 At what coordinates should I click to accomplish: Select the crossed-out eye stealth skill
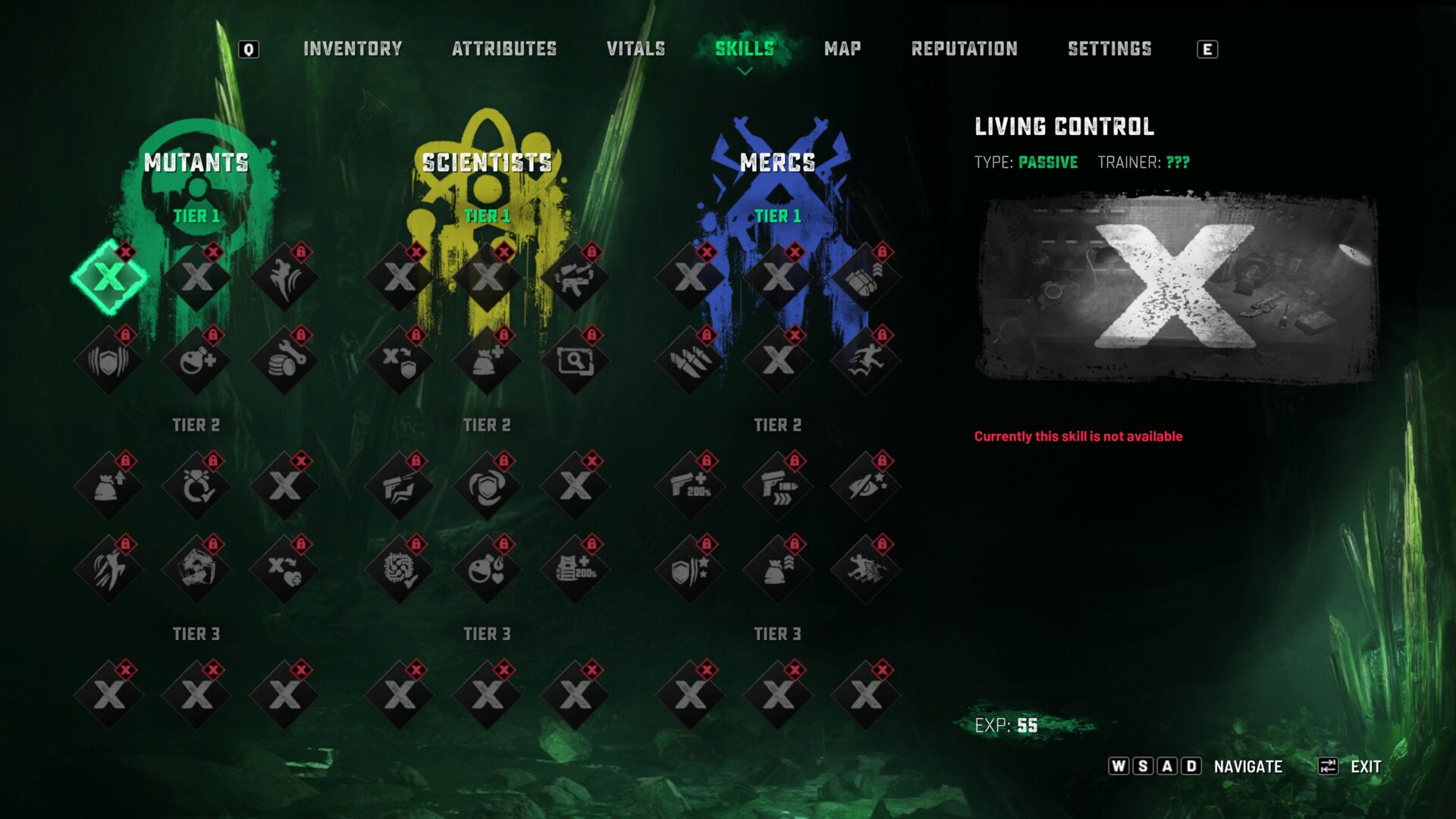pos(865,486)
